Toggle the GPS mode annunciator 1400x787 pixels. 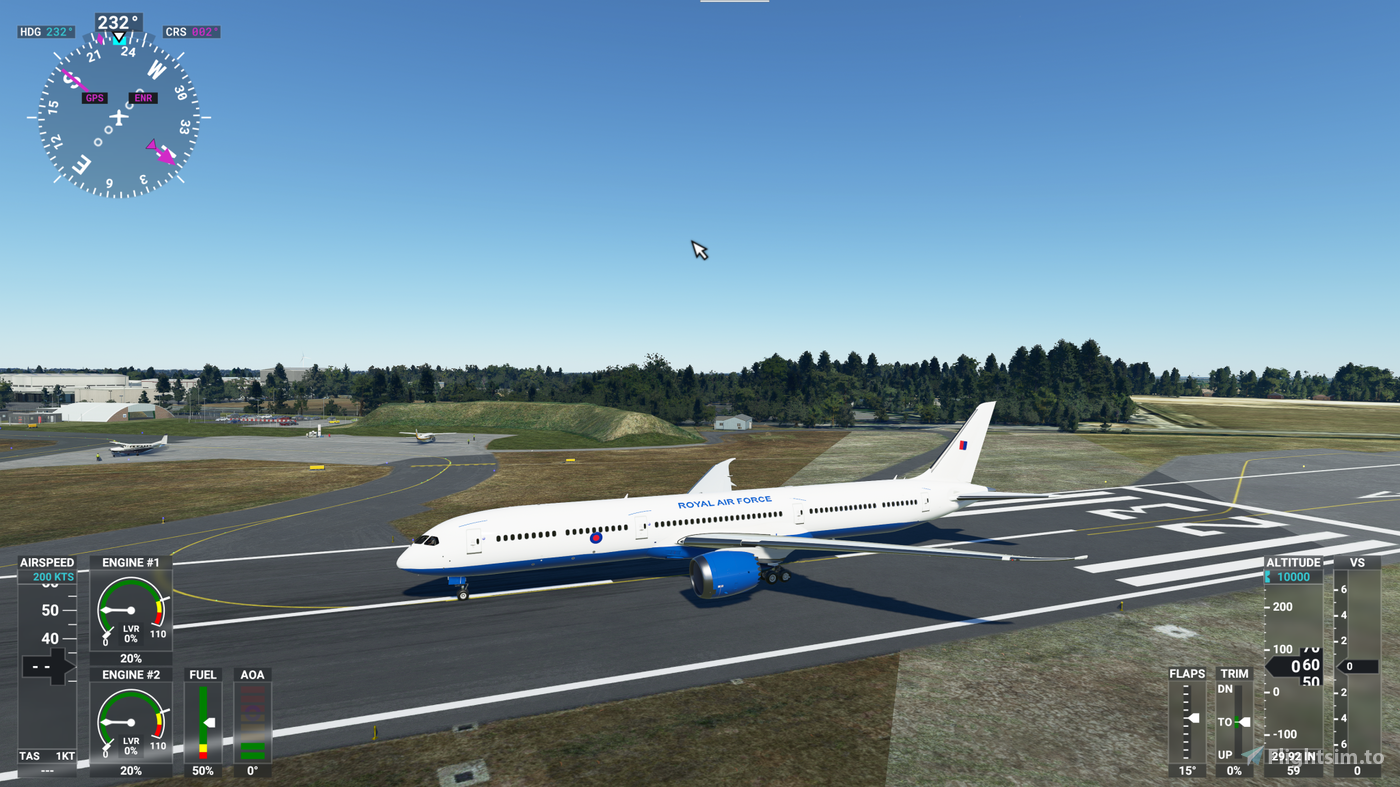tap(94, 97)
